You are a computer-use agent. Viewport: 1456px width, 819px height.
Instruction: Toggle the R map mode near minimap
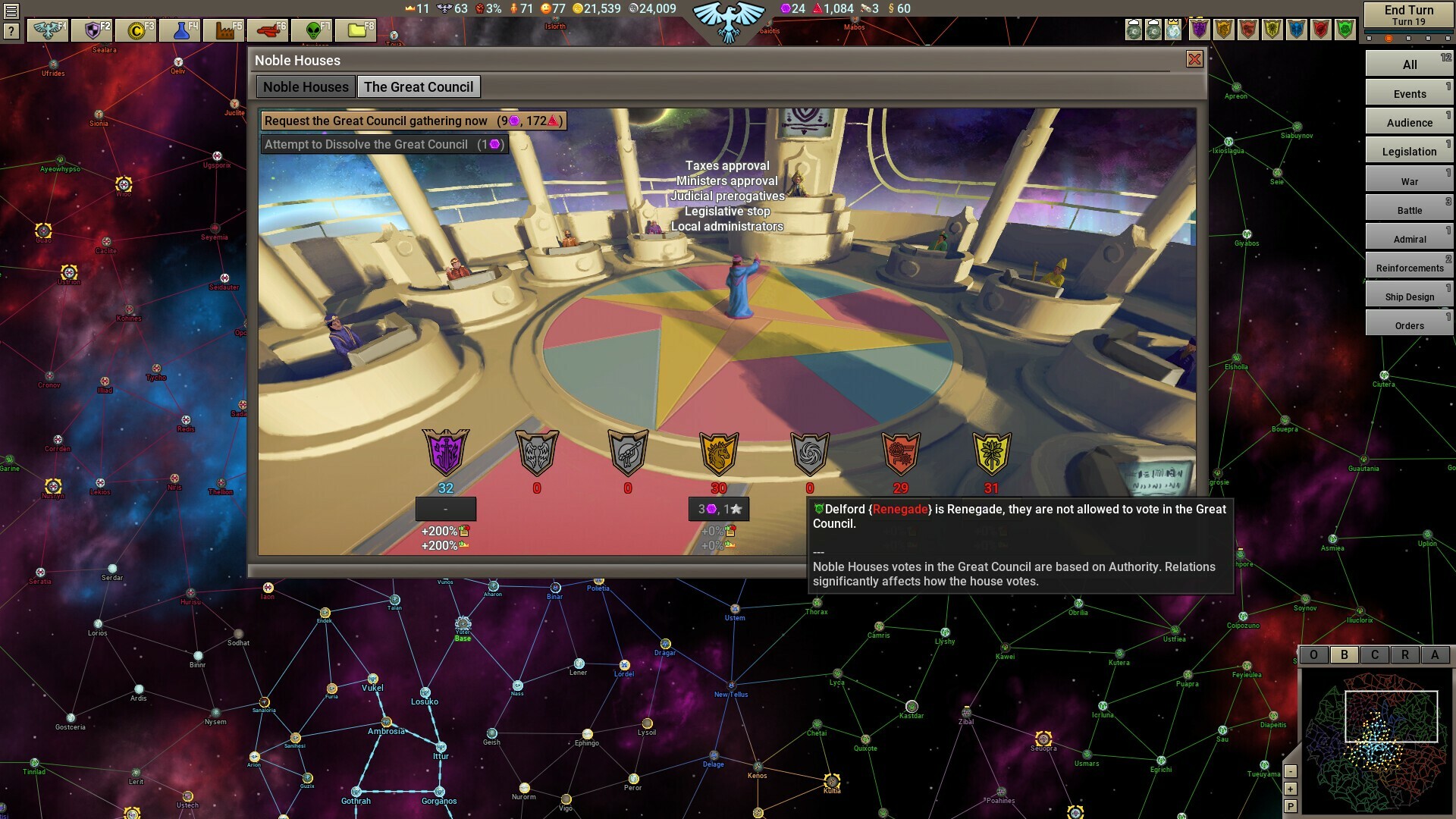[1406, 655]
